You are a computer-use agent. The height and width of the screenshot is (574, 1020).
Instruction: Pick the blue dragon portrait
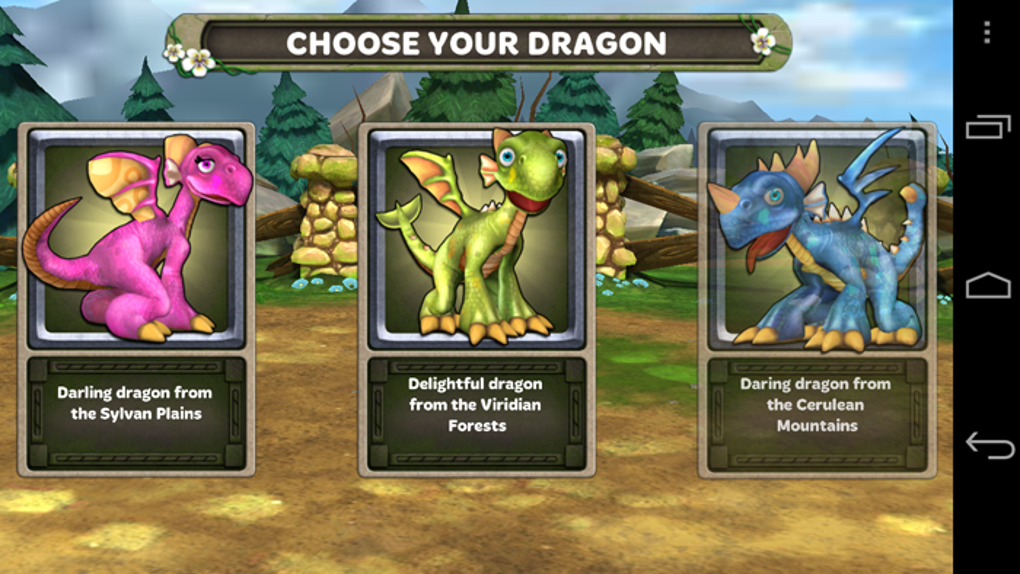[x=816, y=238]
